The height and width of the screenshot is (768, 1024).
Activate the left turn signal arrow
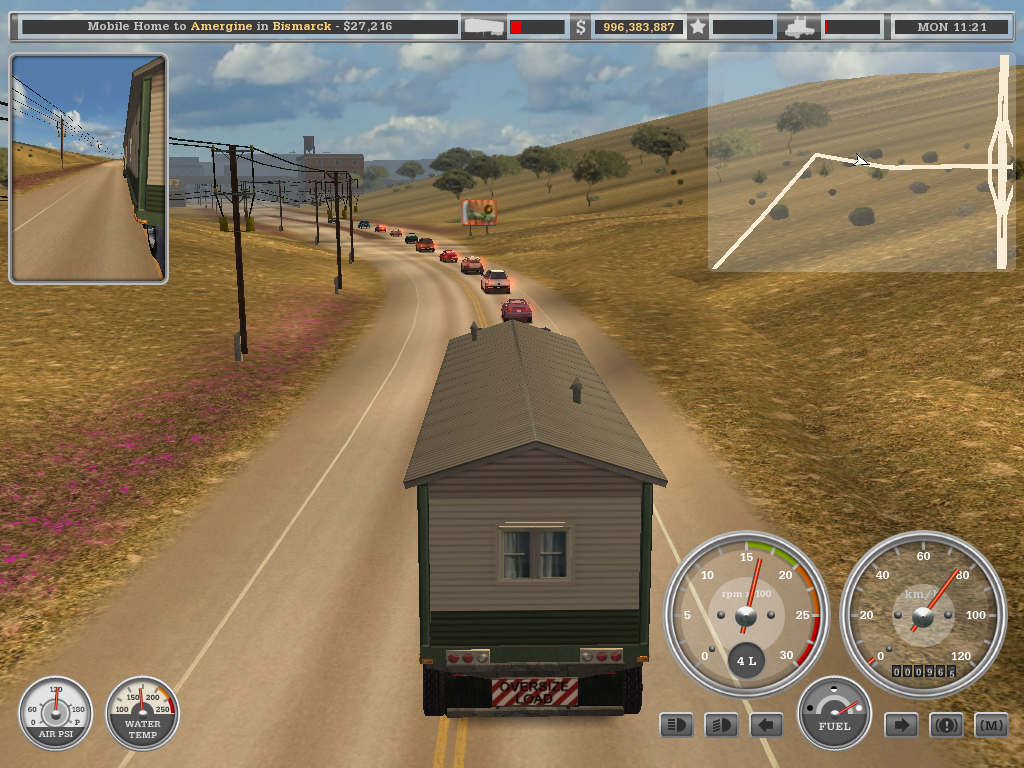(766, 725)
